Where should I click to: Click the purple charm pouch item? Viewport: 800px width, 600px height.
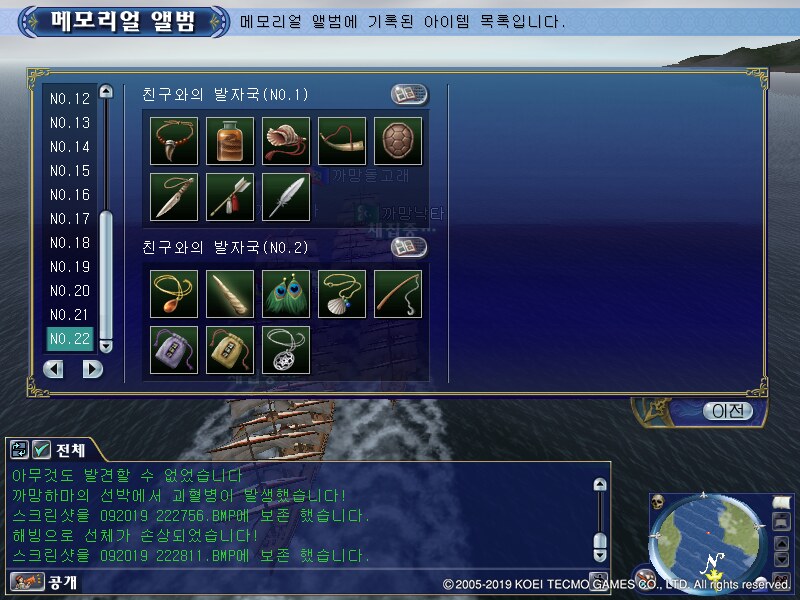(174, 349)
